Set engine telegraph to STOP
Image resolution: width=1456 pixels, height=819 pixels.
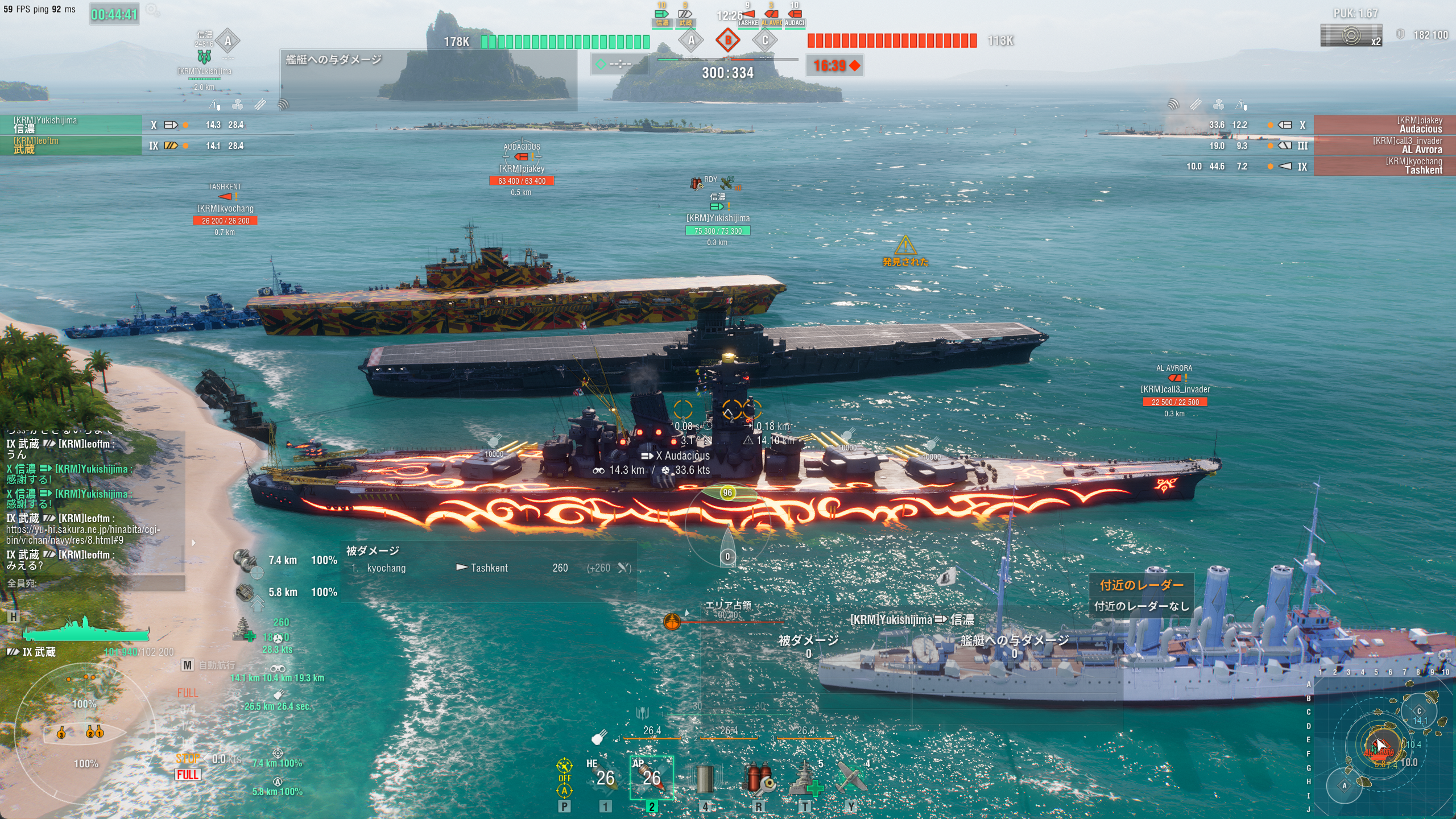click(x=187, y=758)
